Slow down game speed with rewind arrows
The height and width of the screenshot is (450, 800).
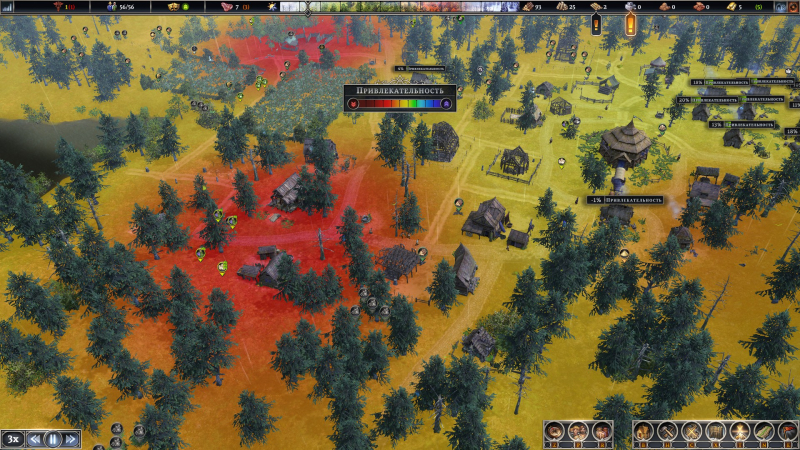(34, 438)
